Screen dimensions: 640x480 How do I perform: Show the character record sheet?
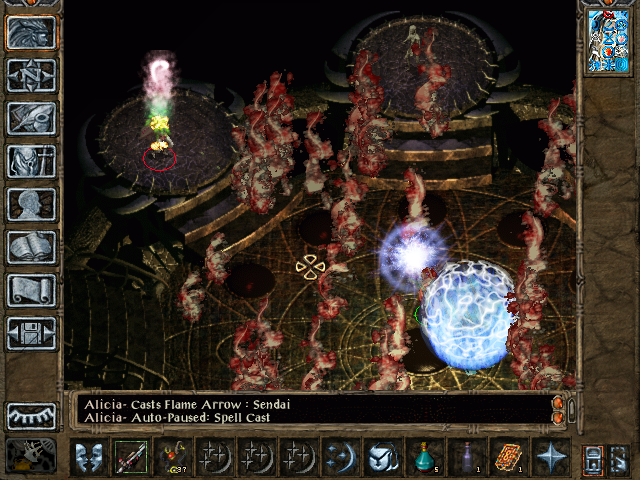click(31, 204)
